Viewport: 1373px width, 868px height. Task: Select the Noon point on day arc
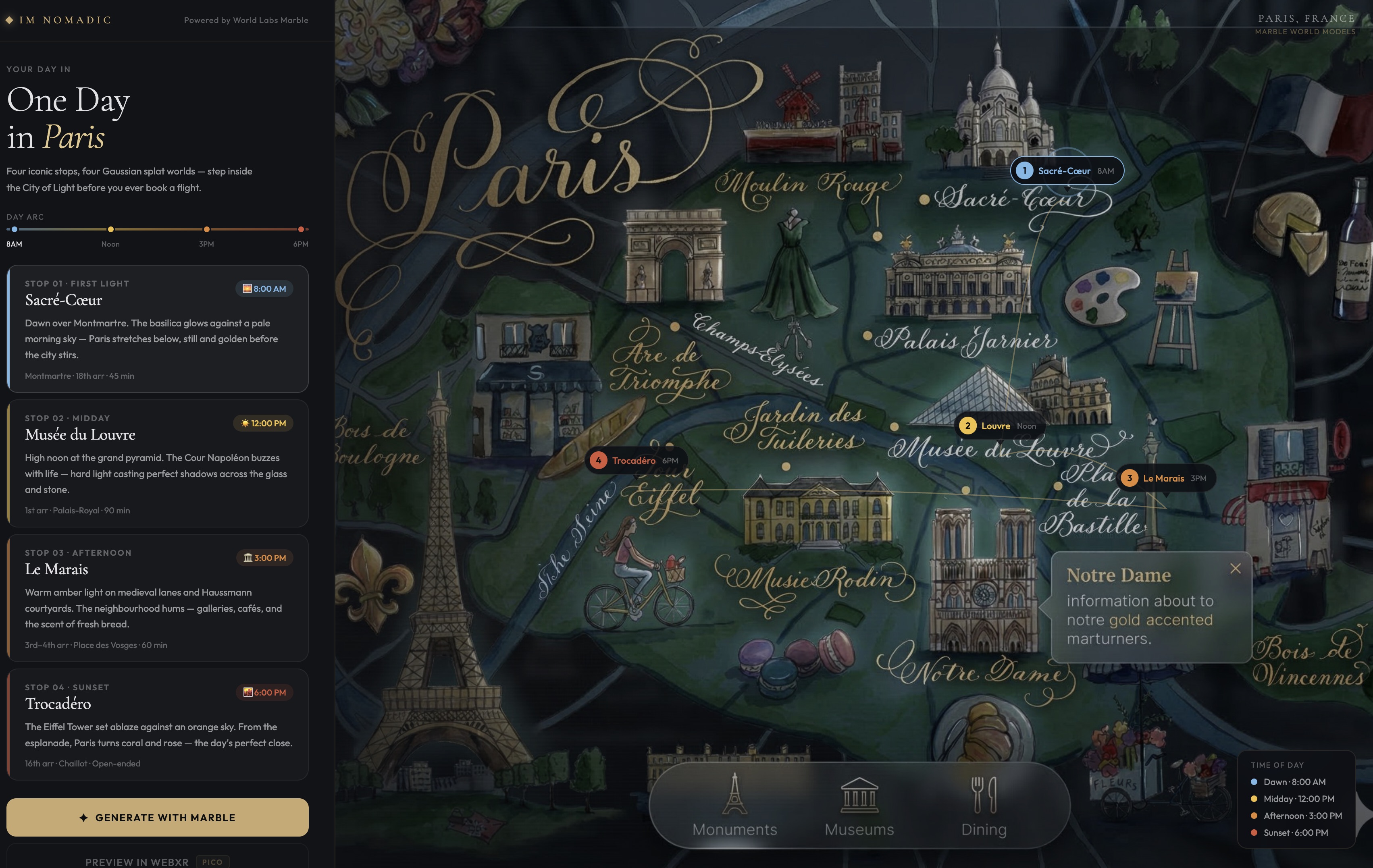[x=110, y=229]
